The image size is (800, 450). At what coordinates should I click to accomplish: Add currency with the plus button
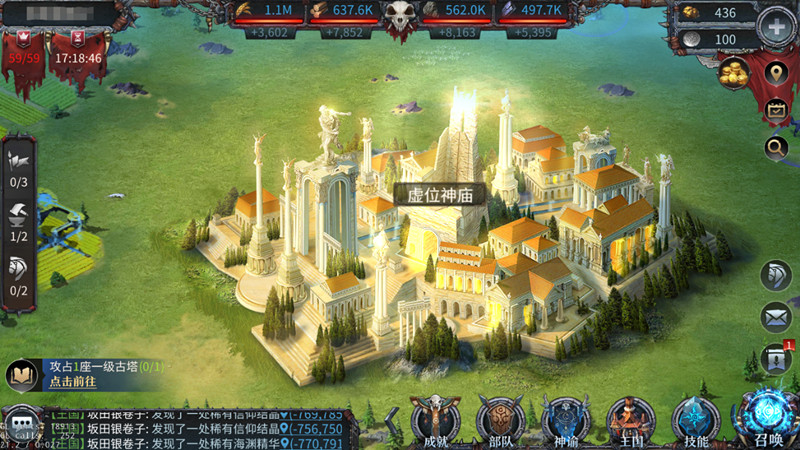pyautogui.click(x=777, y=27)
